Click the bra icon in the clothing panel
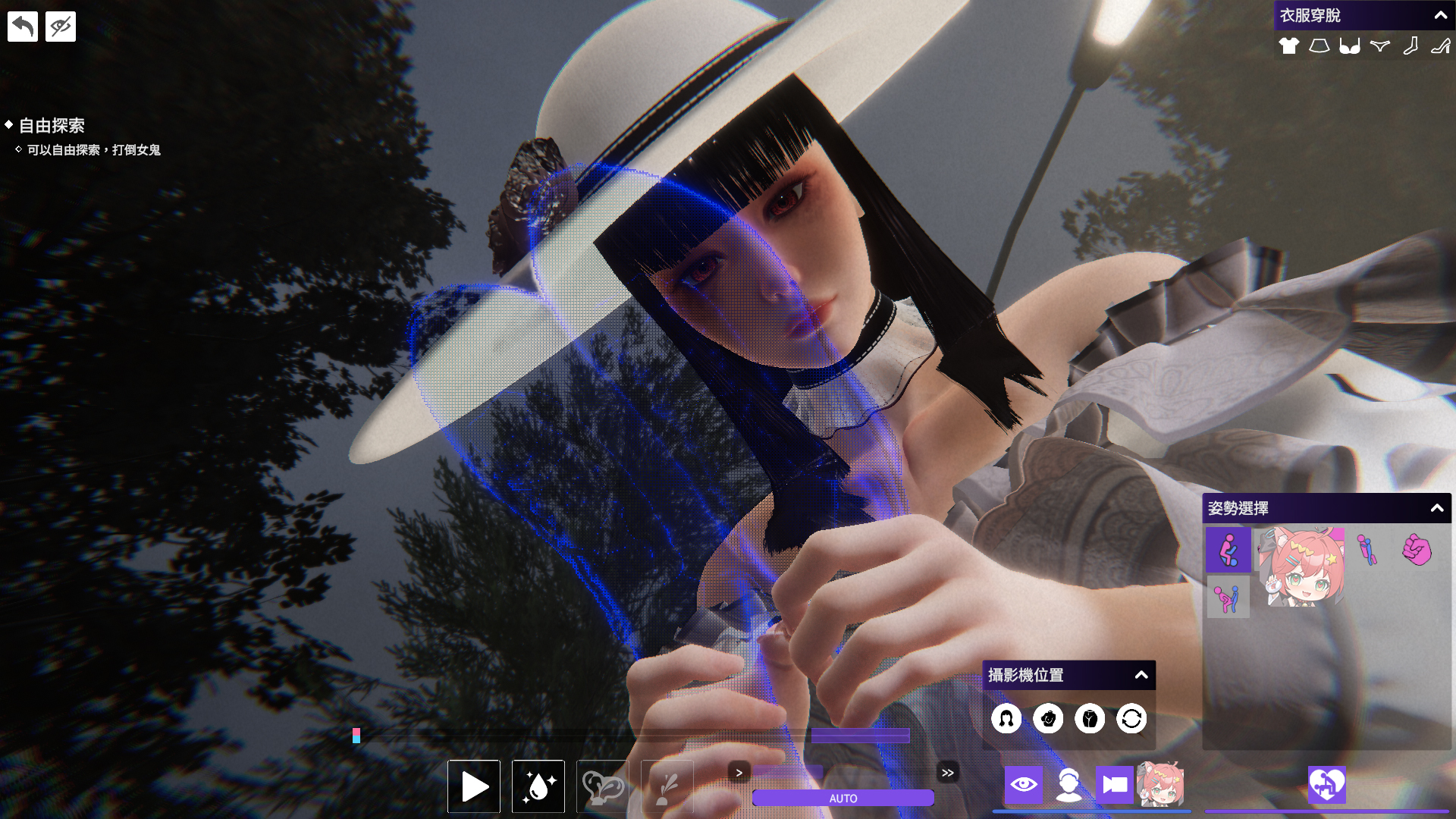The image size is (1456, 819). 1349,45
